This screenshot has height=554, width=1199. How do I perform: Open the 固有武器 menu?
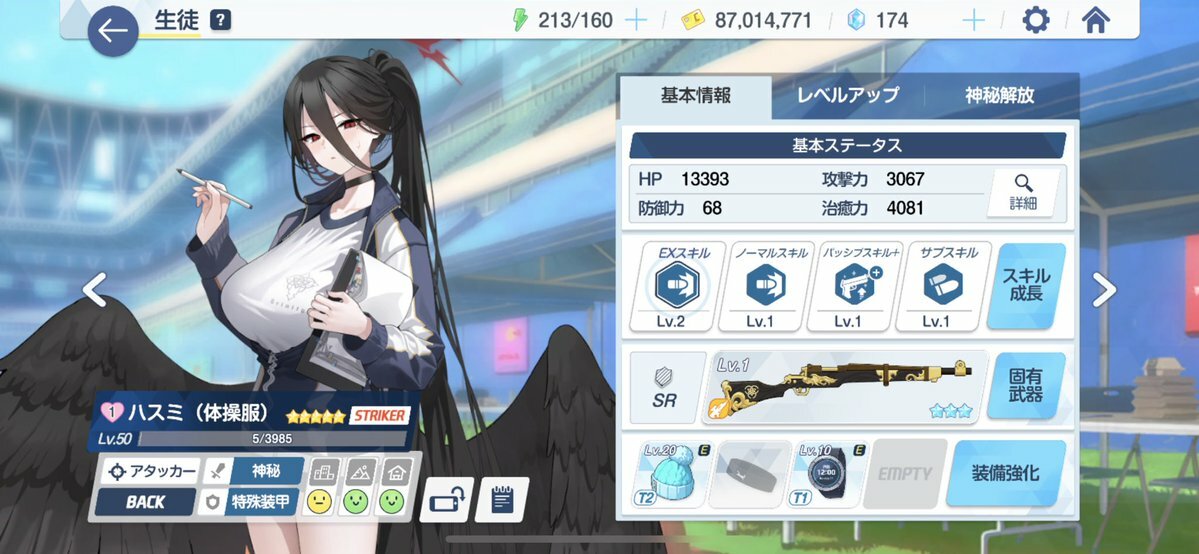1025,386
